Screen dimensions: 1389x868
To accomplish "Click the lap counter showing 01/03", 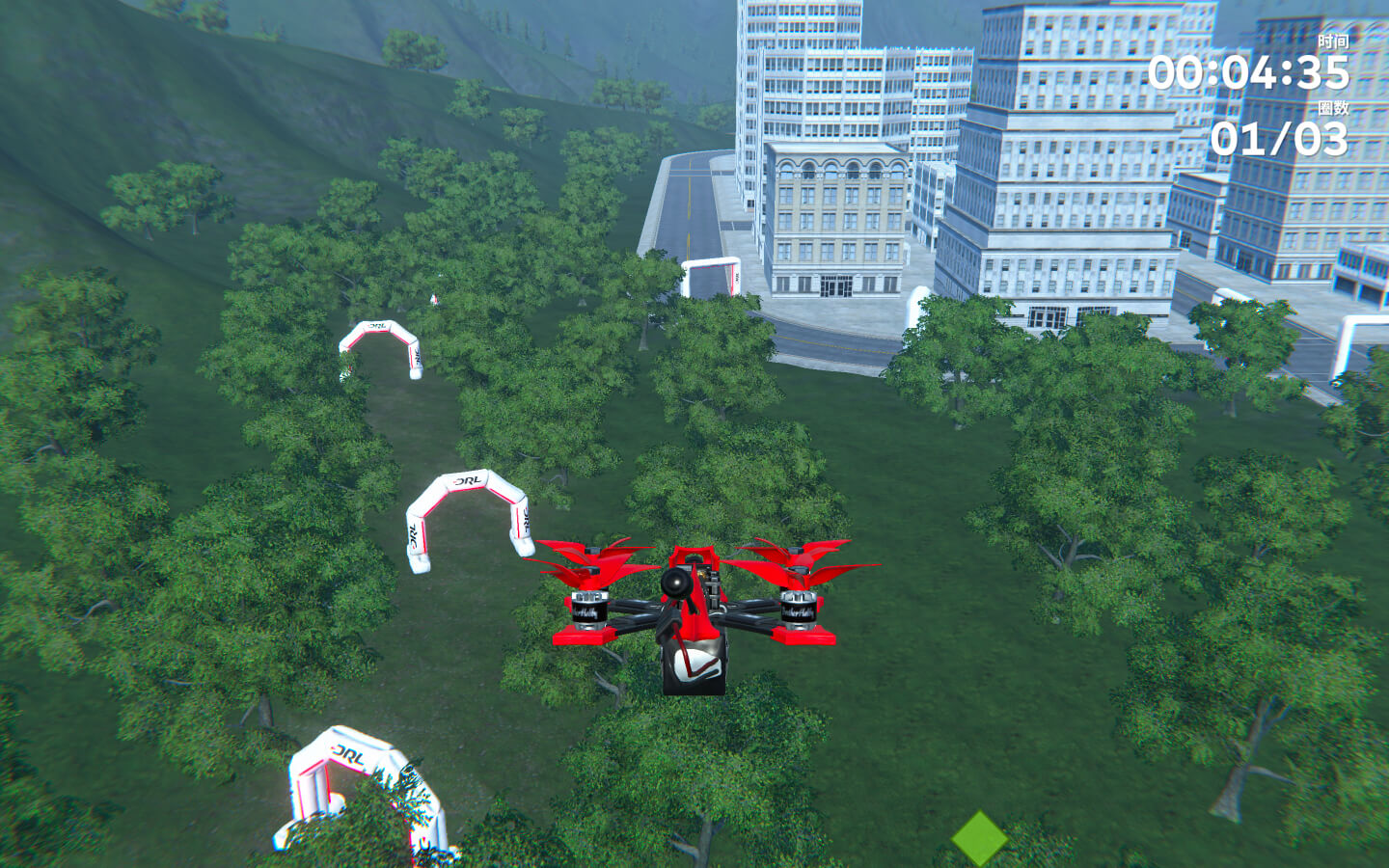I will tap(1280, 143).
